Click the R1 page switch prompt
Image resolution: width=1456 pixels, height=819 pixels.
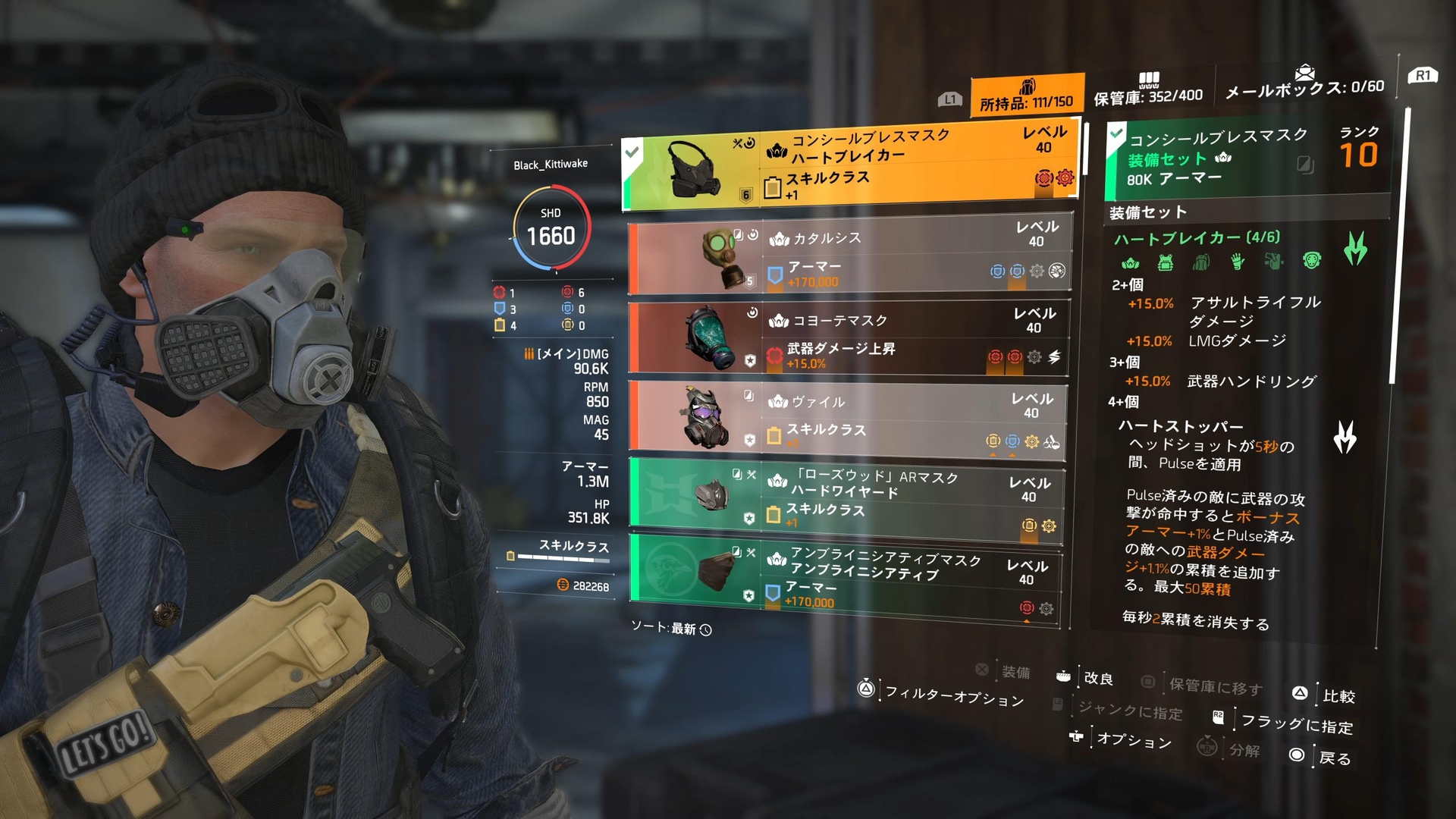(1421, 76)
